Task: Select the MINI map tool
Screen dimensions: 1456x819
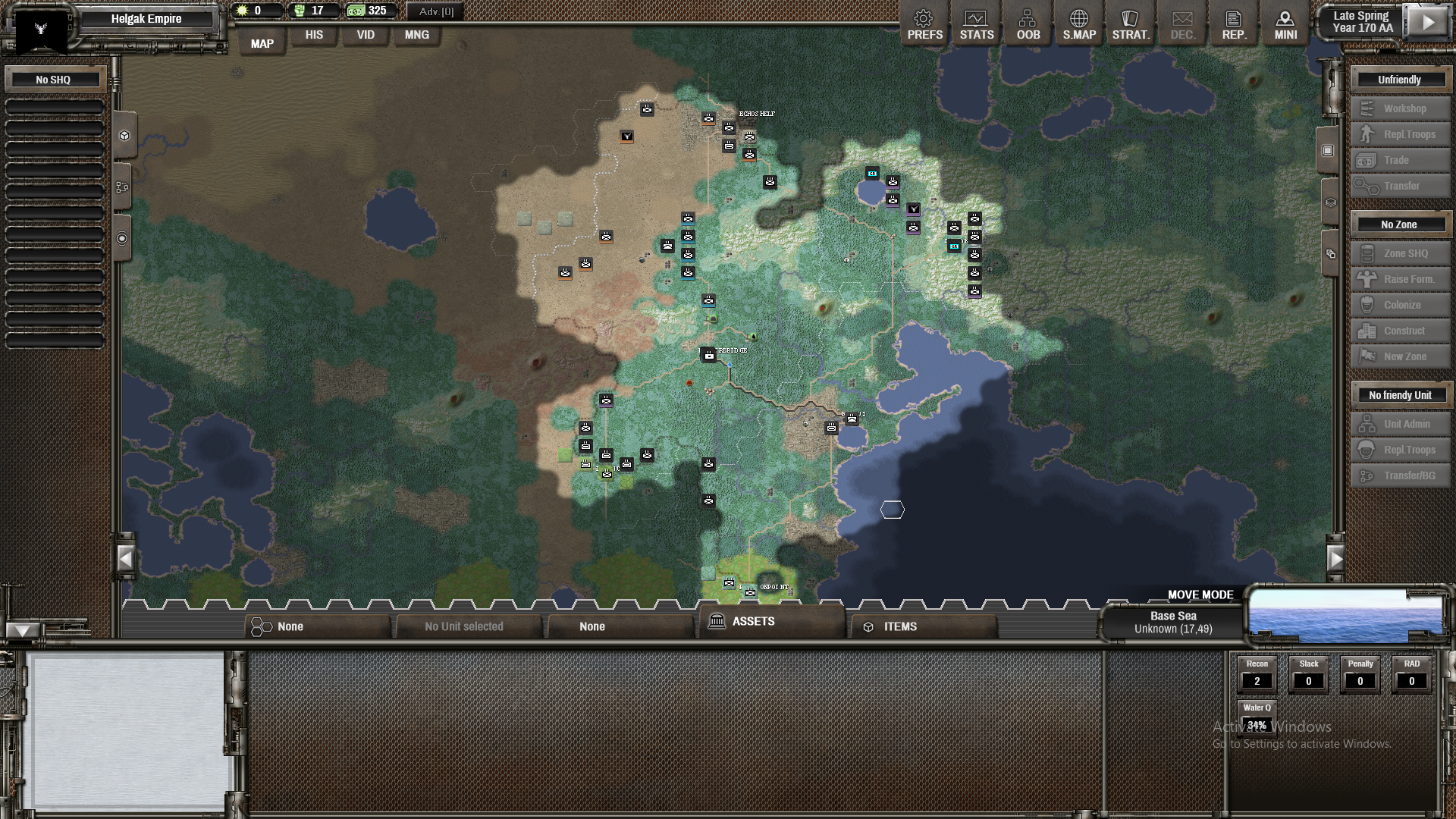Action: (x=1285, y=23)
